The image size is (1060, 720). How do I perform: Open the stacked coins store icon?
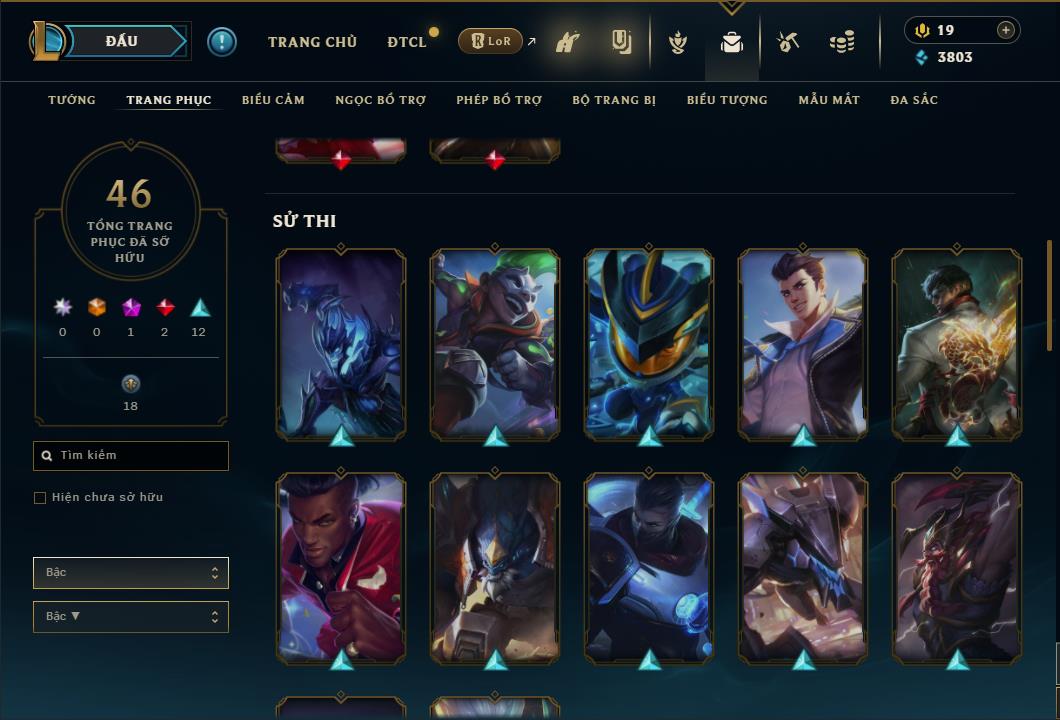point(842,42)
